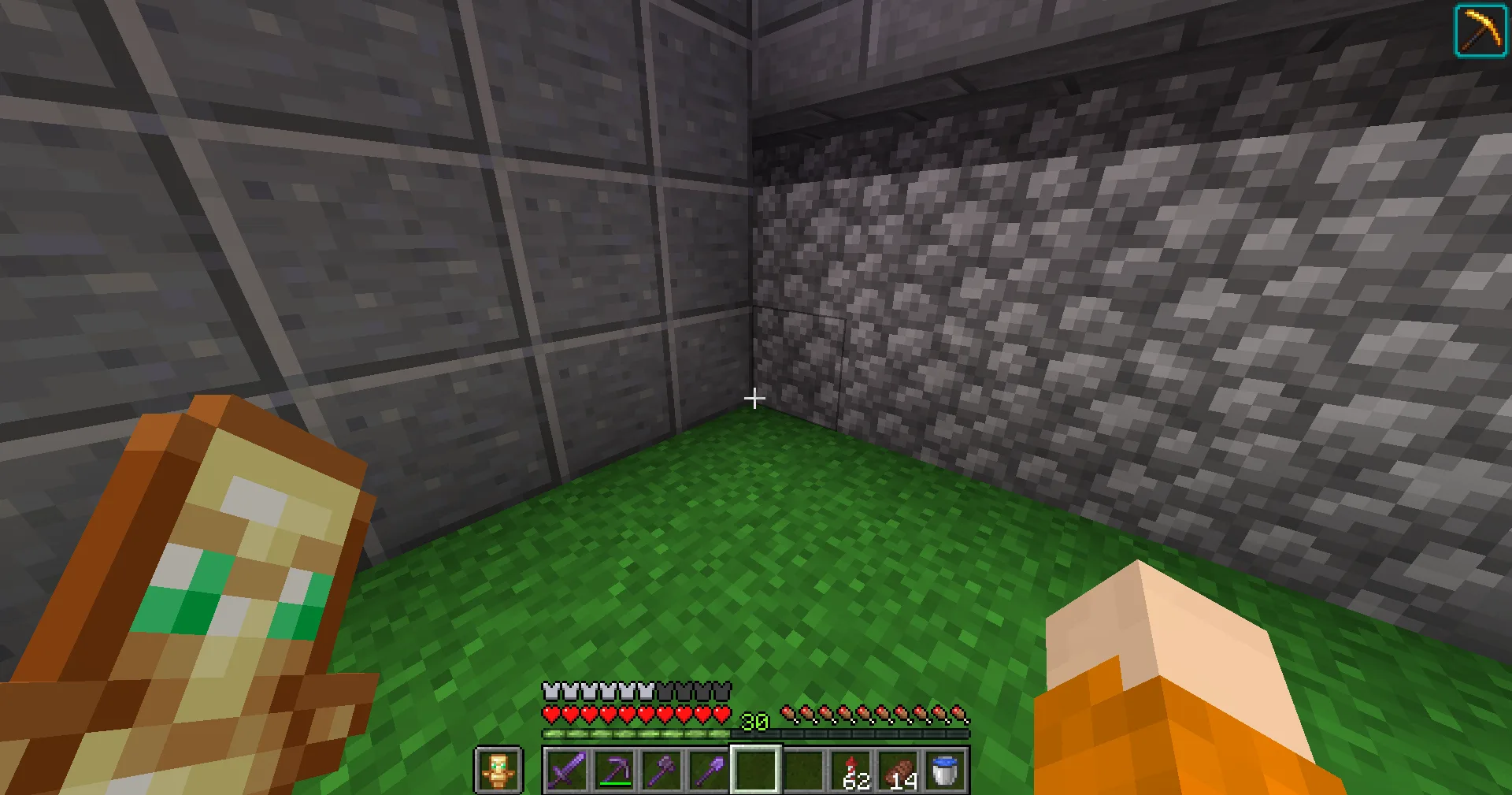Switch to the enchanted netherite axe

click(661, 770)
